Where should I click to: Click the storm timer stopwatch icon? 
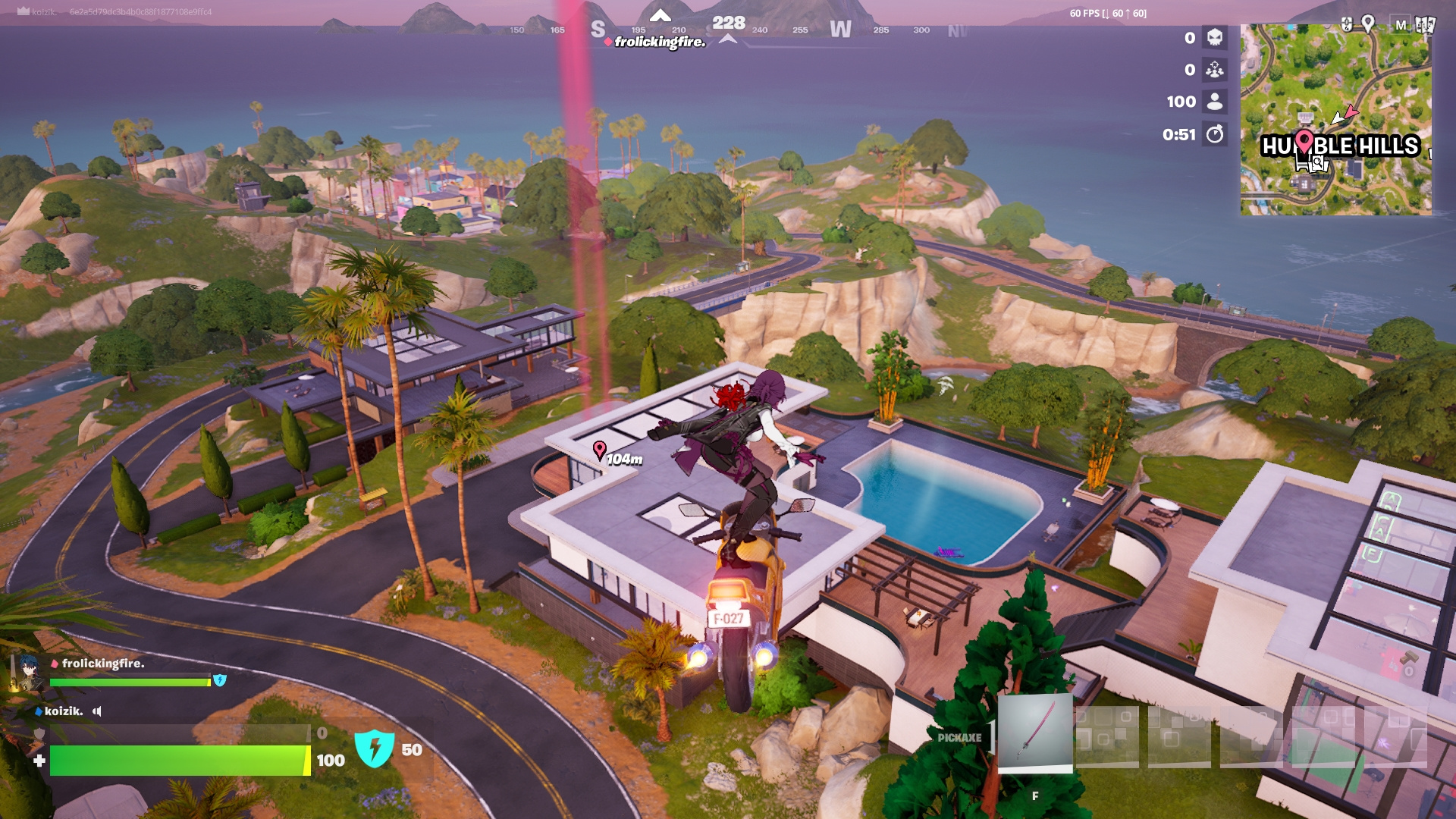[x=1215, y=135]
